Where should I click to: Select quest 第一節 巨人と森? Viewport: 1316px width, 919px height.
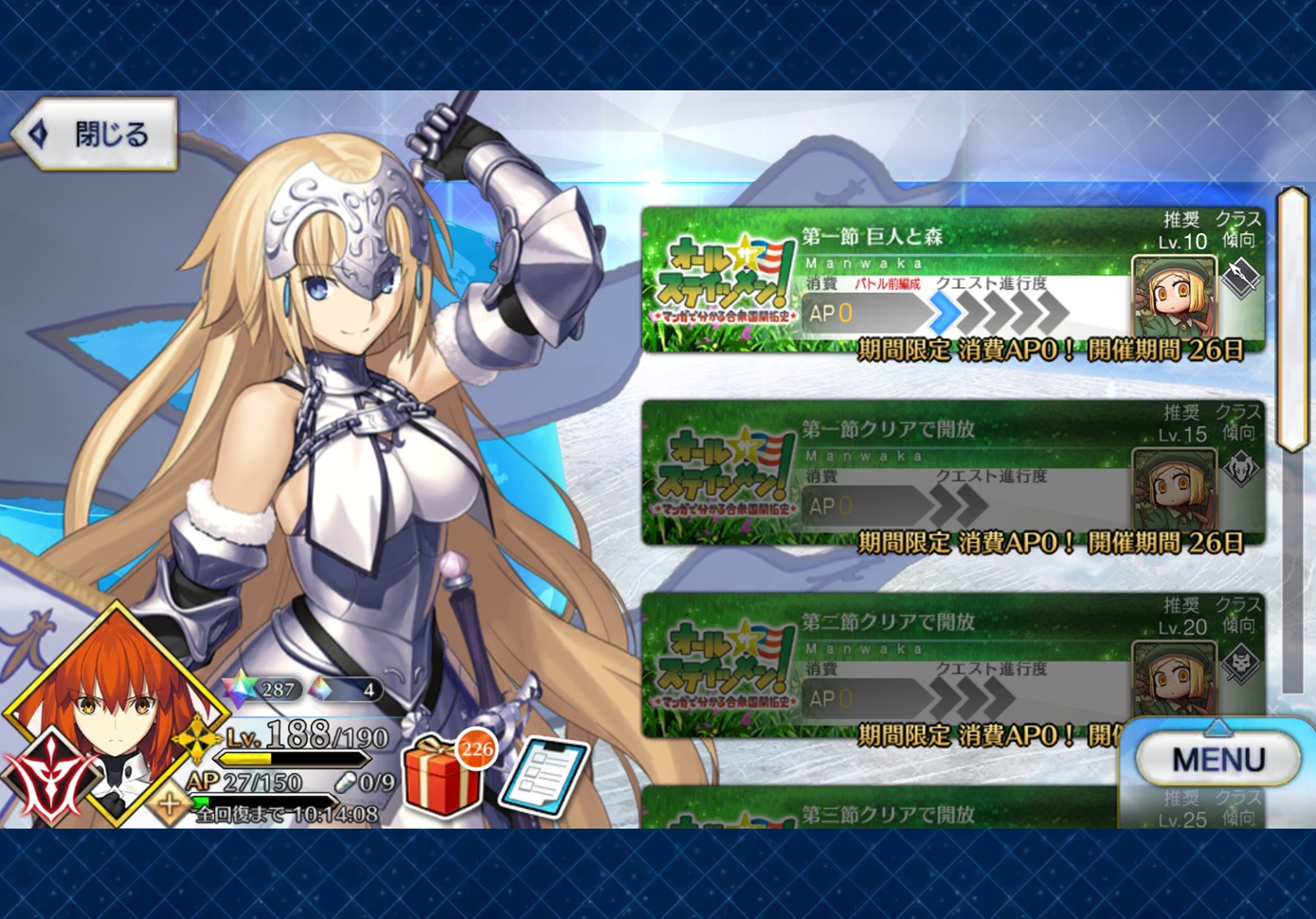point(952,281)
